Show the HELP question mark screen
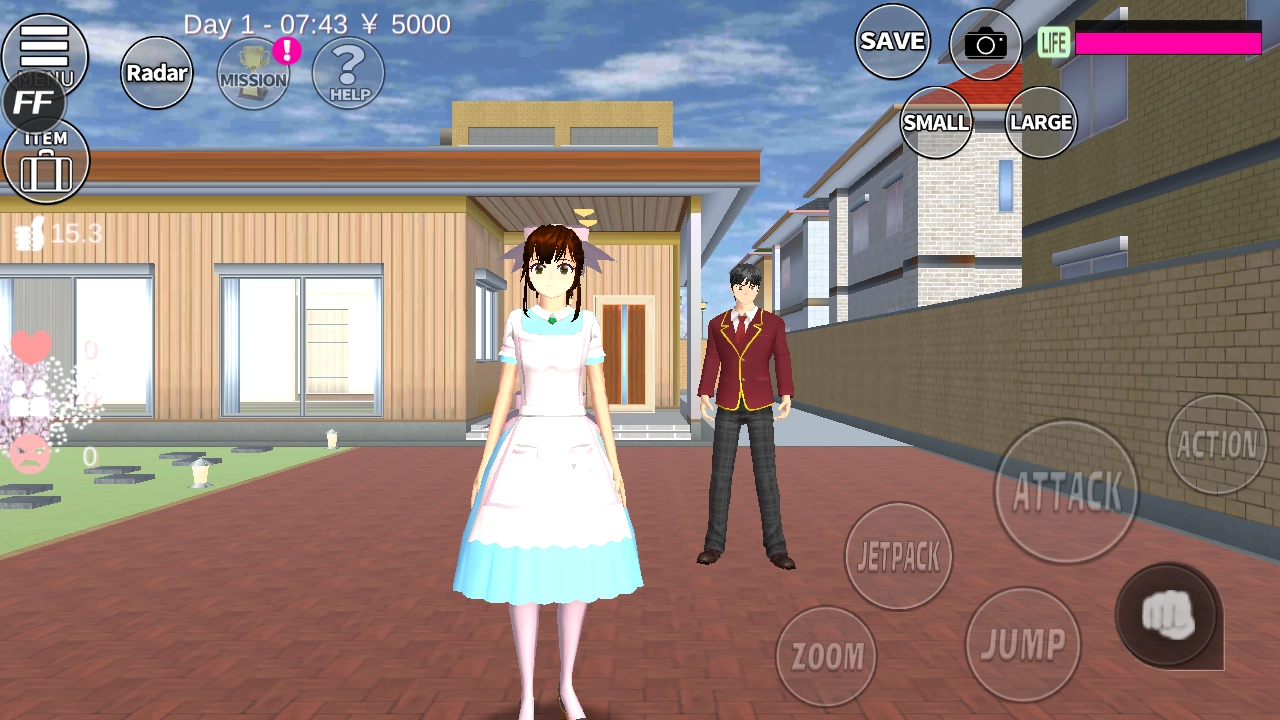1280x720 pixels. pos(348,73)
